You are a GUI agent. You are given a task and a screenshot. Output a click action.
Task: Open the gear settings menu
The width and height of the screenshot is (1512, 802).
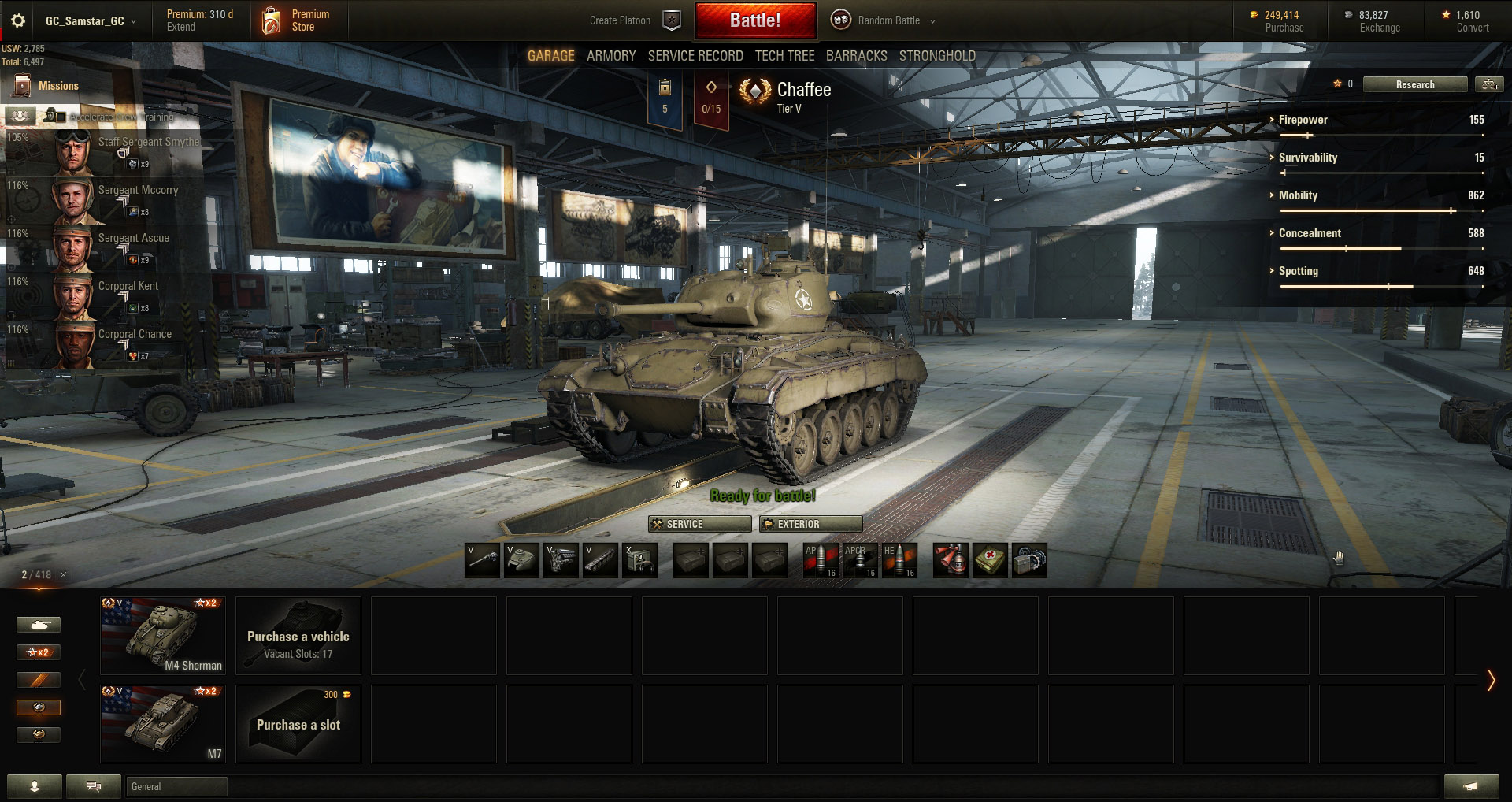point(18,21)
